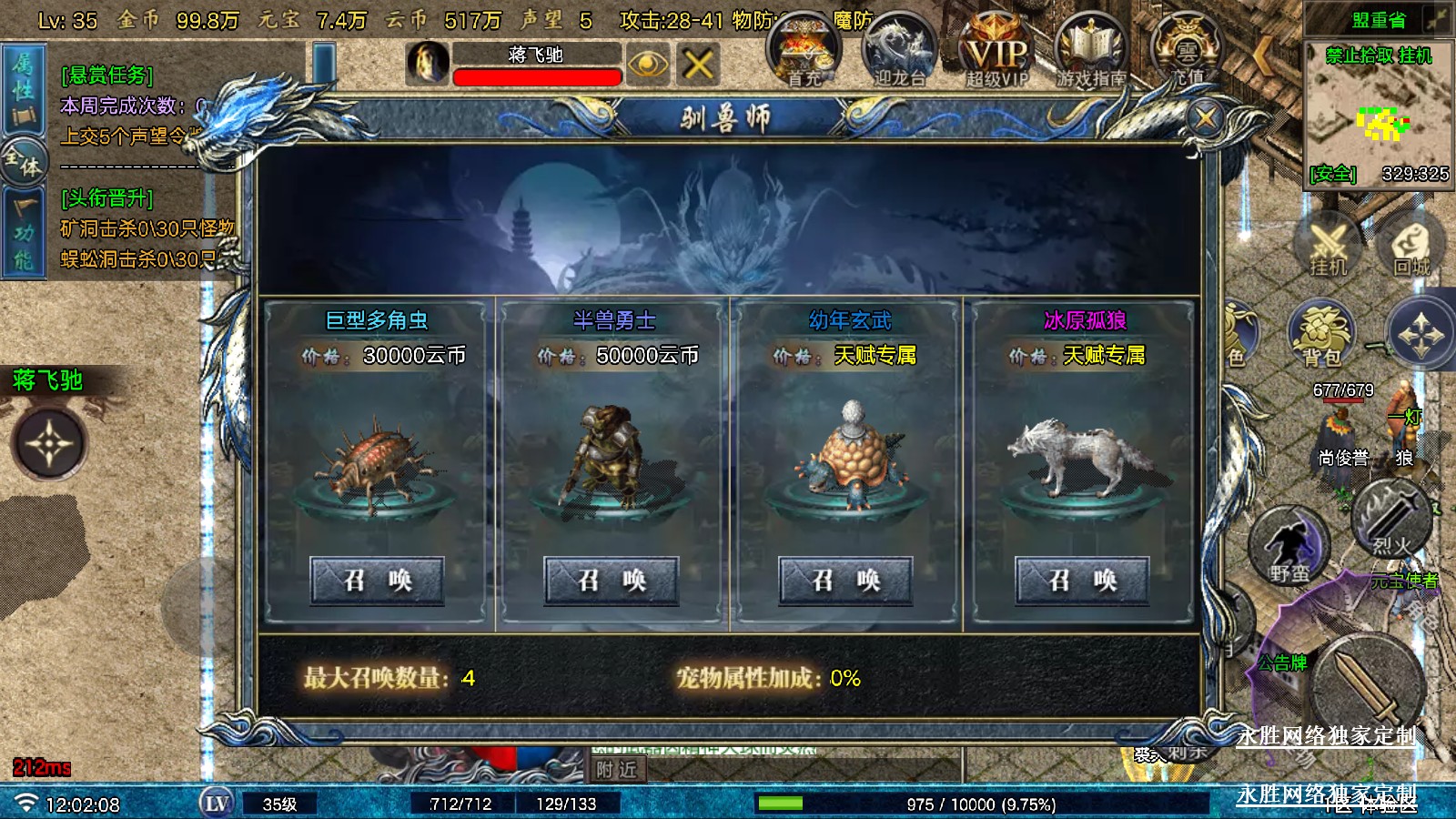Open the 首充 first-recharge icon

[x=804, y=52]
